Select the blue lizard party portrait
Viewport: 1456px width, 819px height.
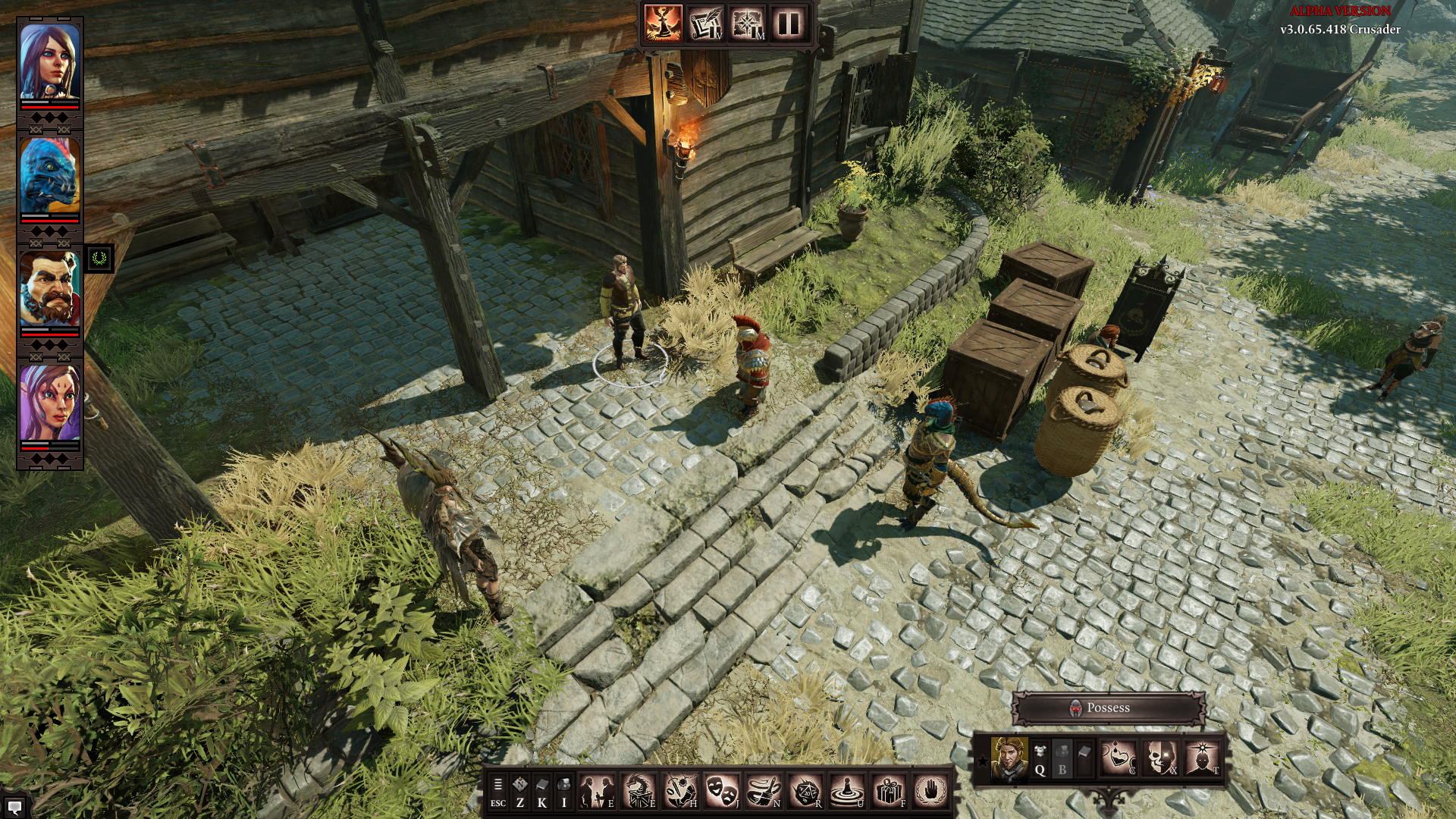click(x=49, y=176)
